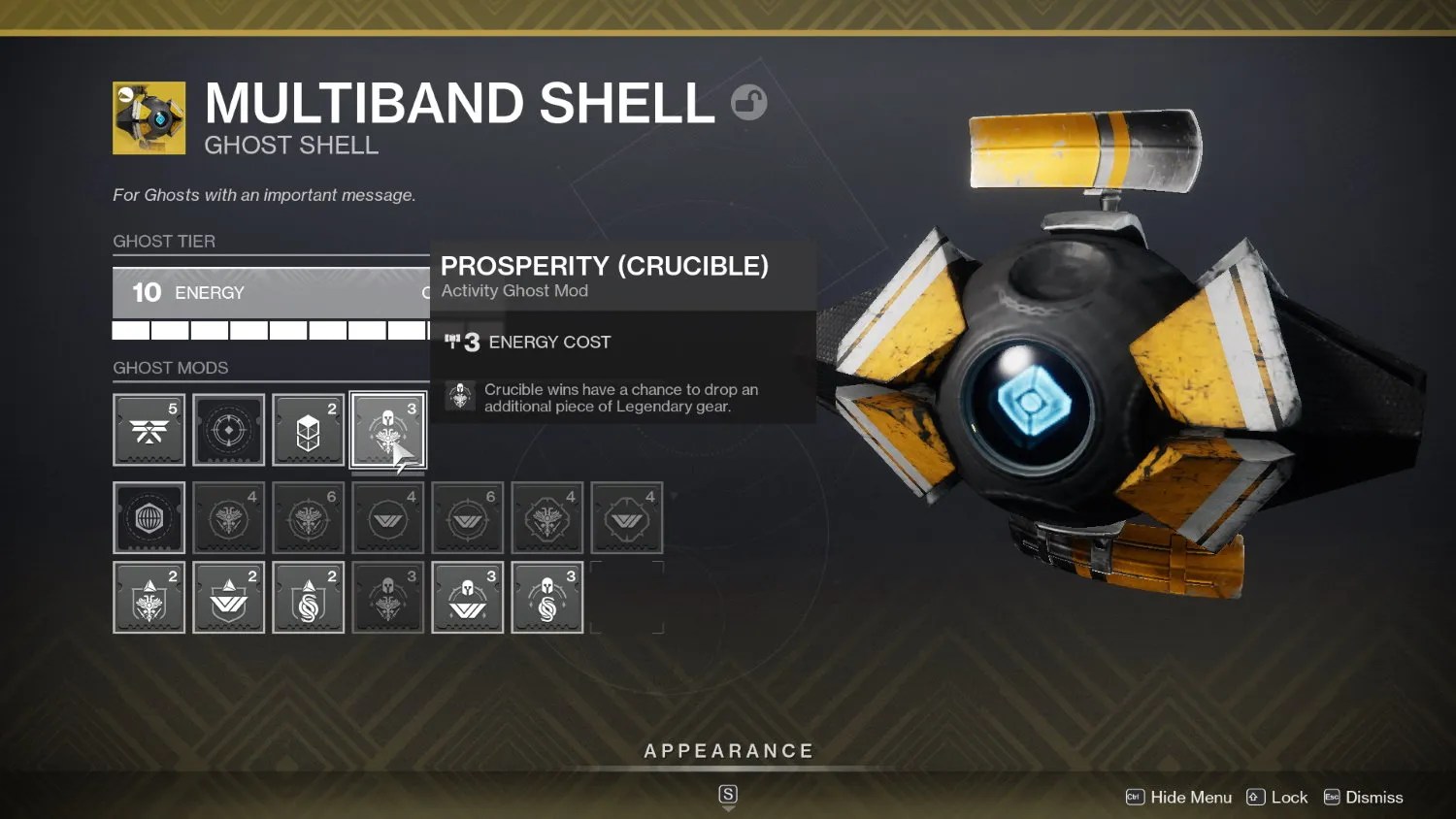Select the helmet Vanguard Prosperity mod costing 3
This screenshot has height=819, width=1456.
click(467, 597)
